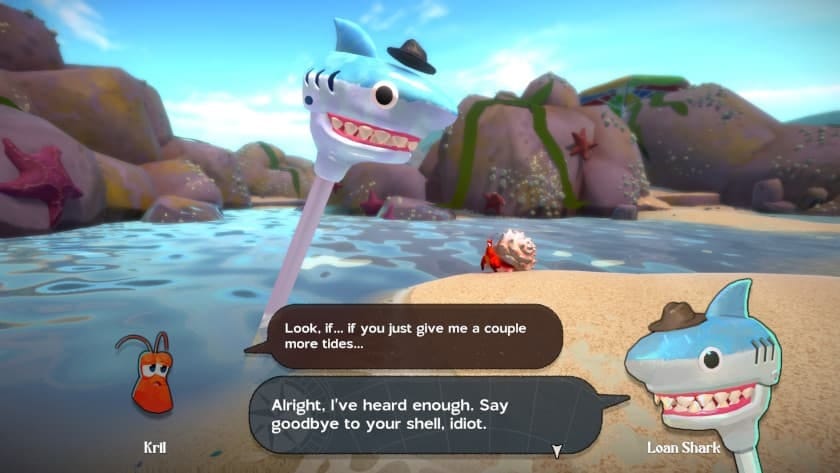Advance dialogue with the small down arrow
The height and width of the screenshot is (473, 840).
557,450
